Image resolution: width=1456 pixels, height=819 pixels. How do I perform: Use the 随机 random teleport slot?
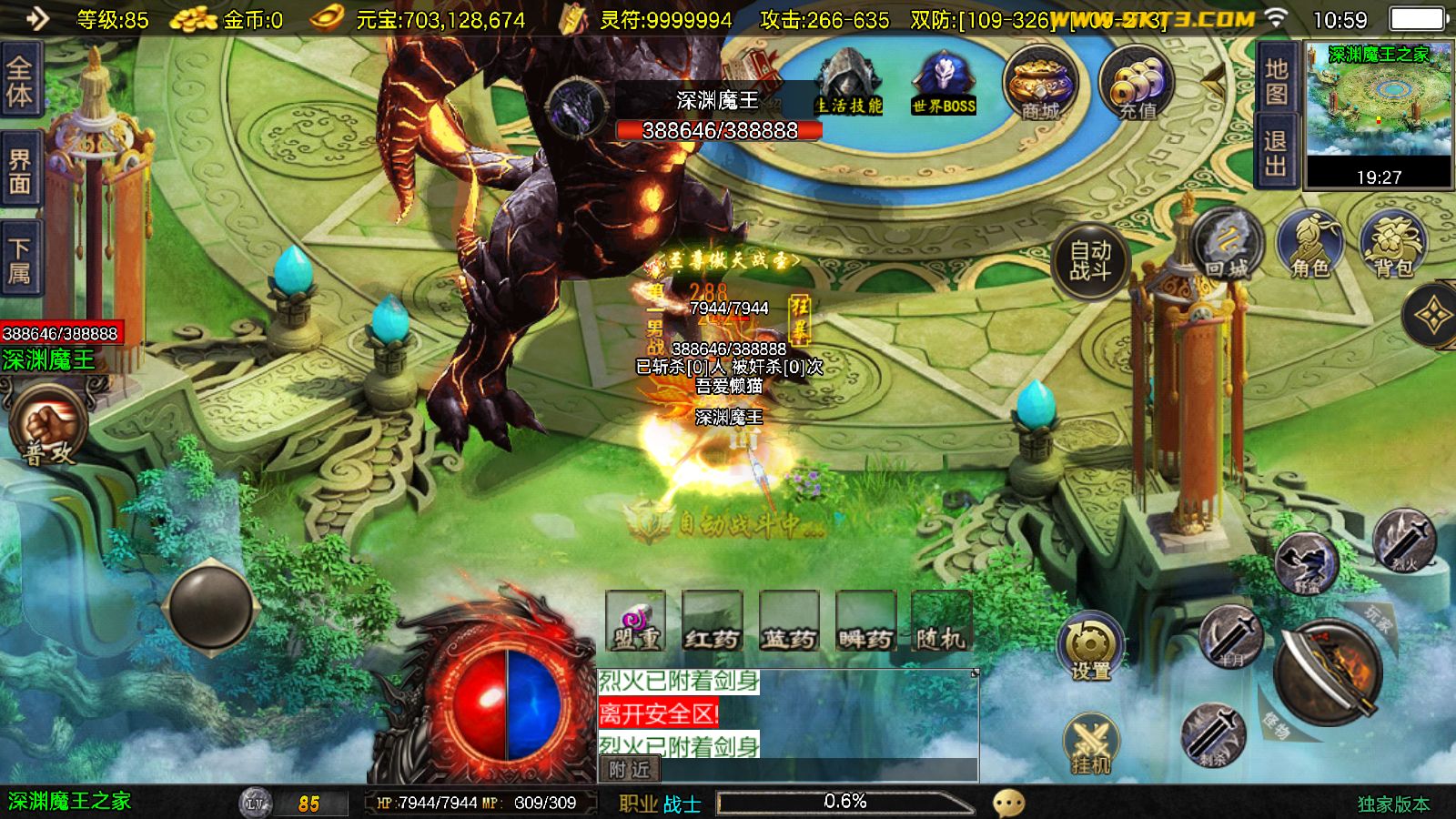[941, 622]
